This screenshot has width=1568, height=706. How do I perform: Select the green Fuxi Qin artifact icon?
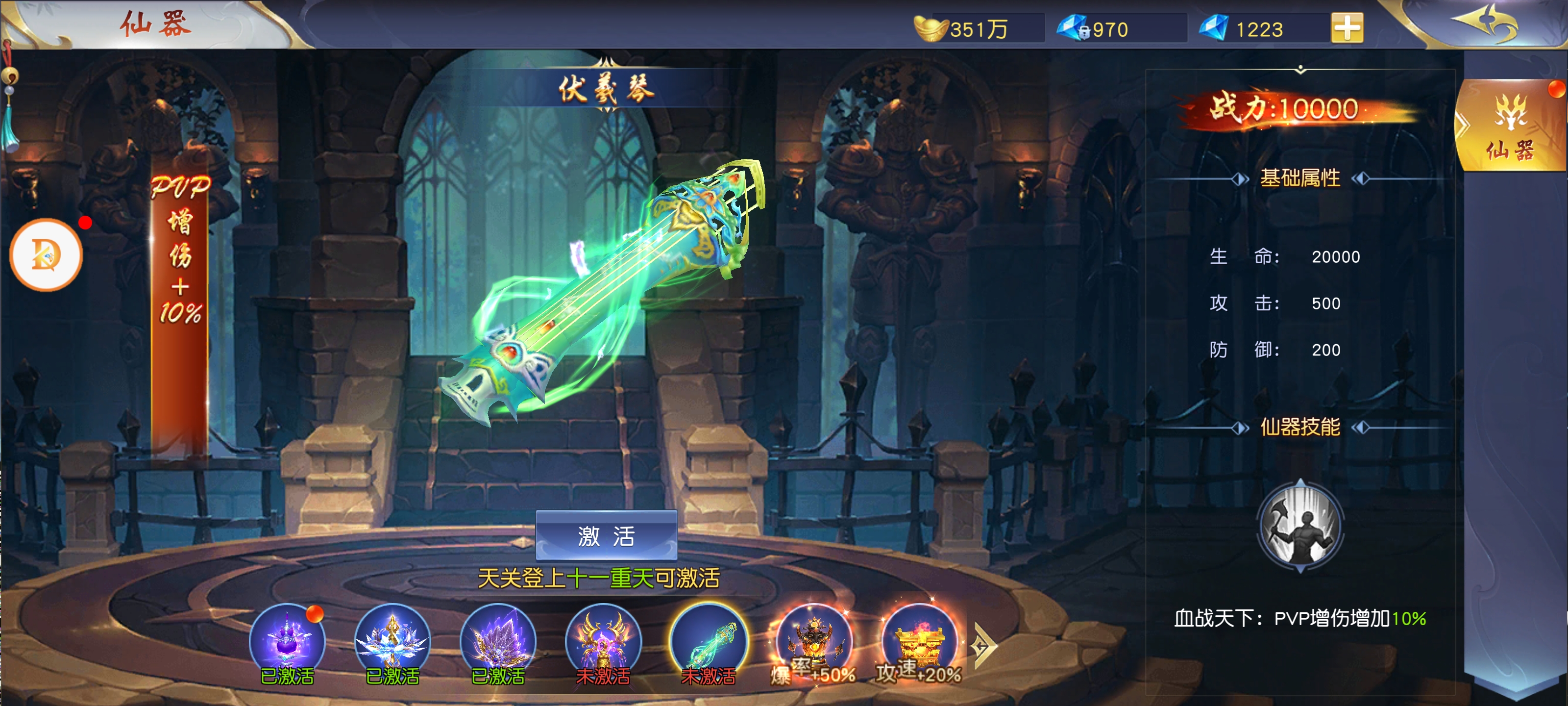708,640
